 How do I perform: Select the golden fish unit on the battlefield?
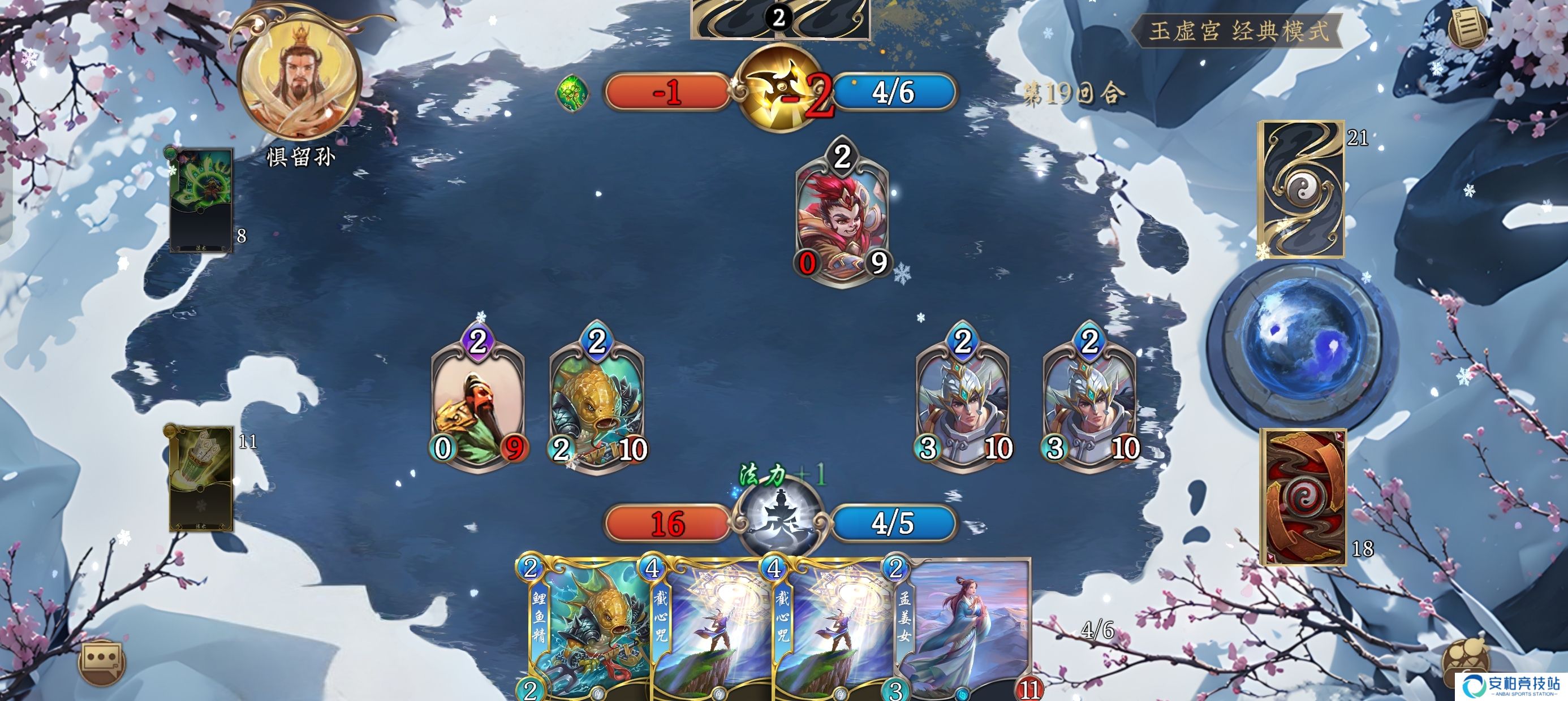[597, 401]
